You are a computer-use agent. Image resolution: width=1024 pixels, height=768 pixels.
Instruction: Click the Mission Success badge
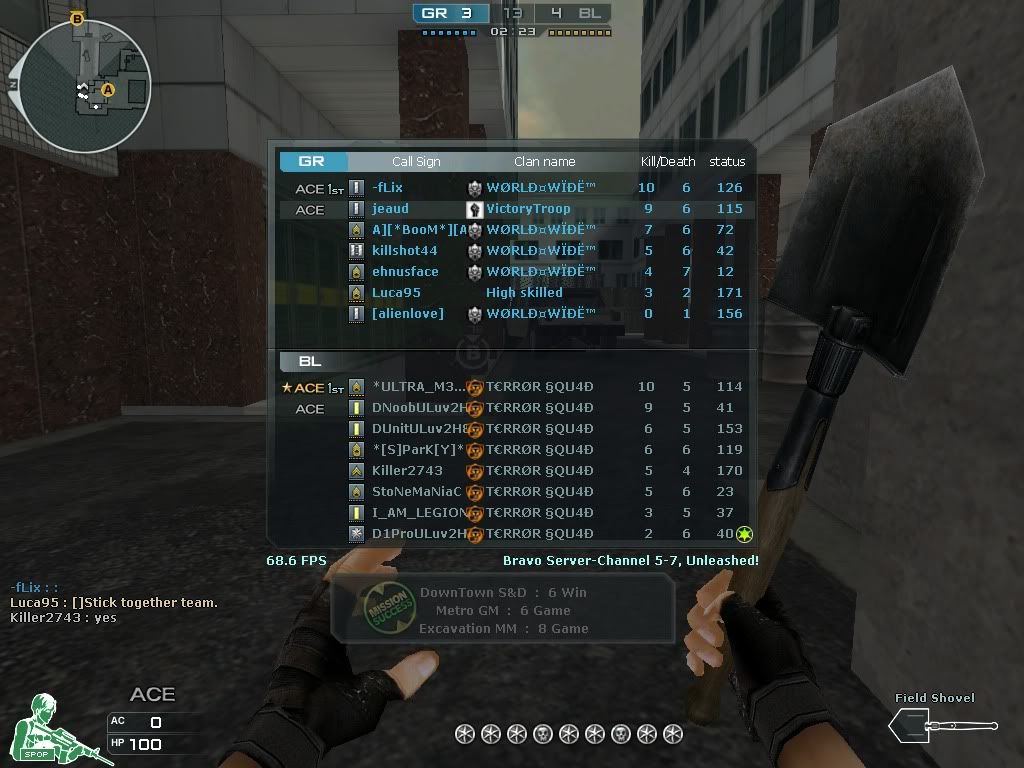388,607
